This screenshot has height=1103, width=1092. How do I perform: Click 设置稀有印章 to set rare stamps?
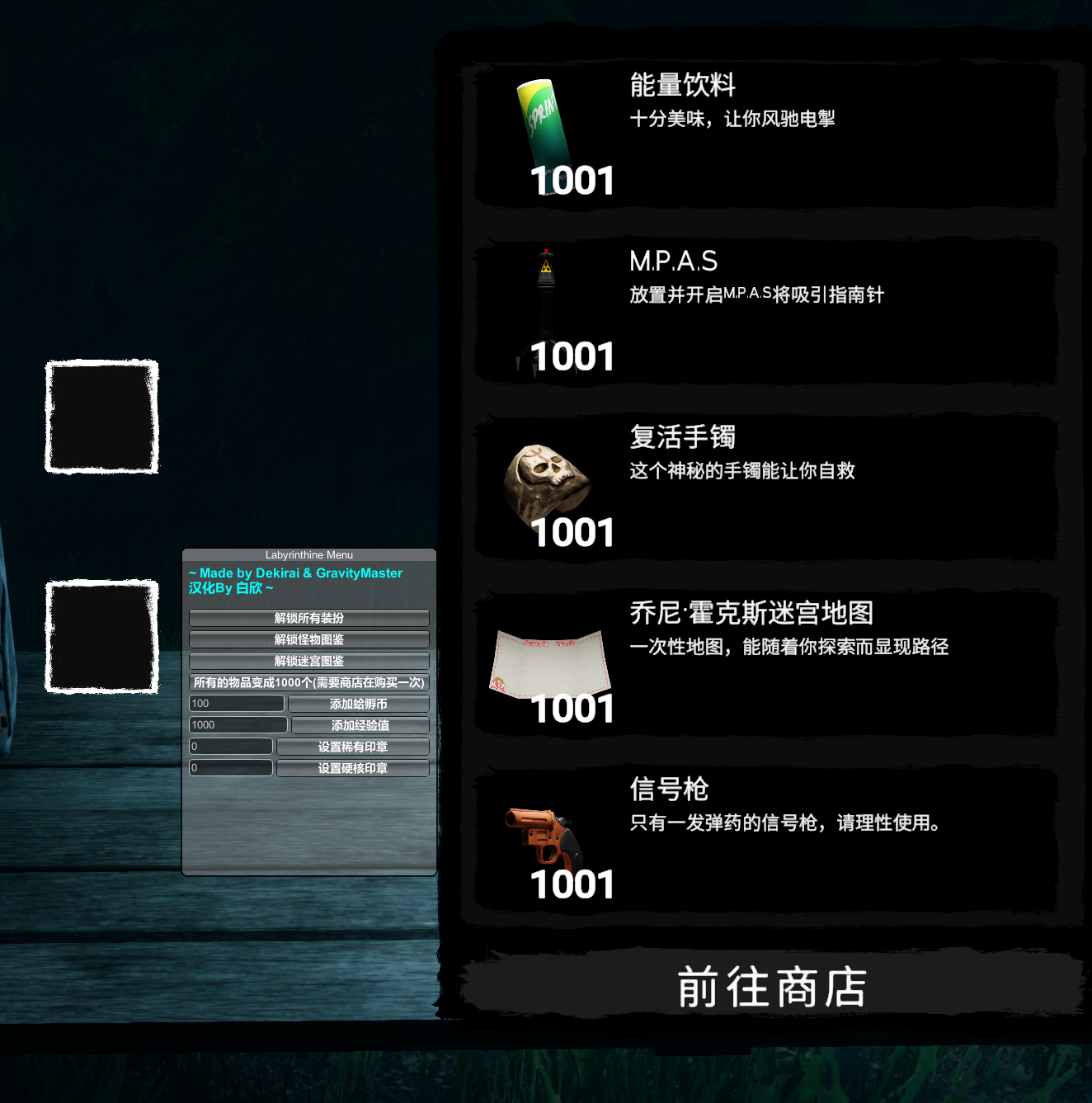tap(353, 746)
